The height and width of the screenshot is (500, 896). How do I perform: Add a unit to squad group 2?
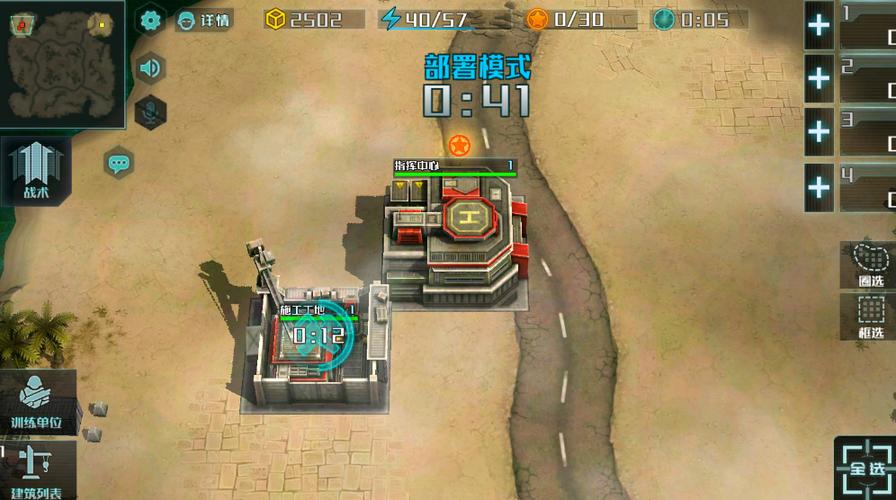[x=819, y=78]
